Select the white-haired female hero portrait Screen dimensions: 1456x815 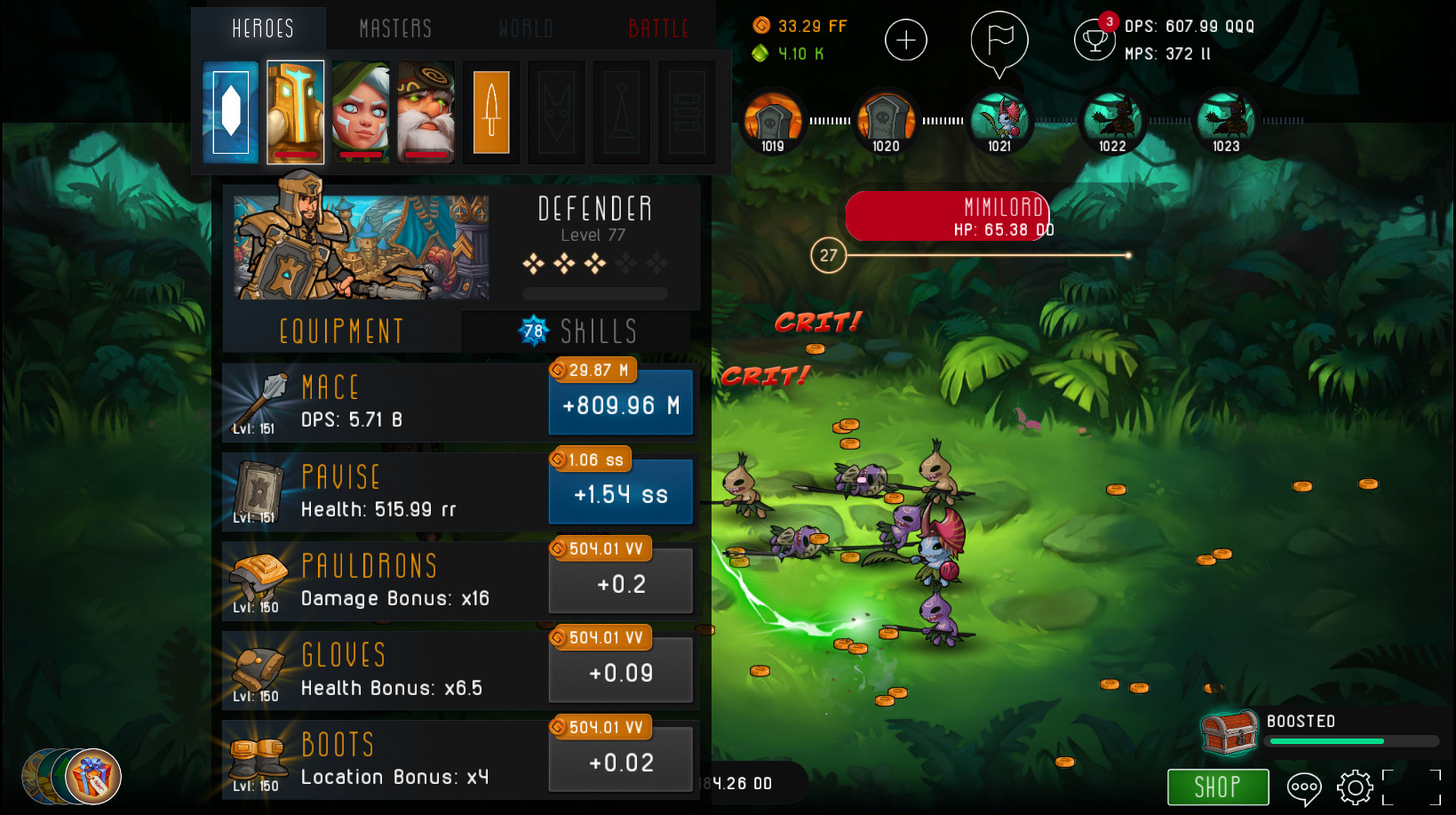click(x=360, y=111)
